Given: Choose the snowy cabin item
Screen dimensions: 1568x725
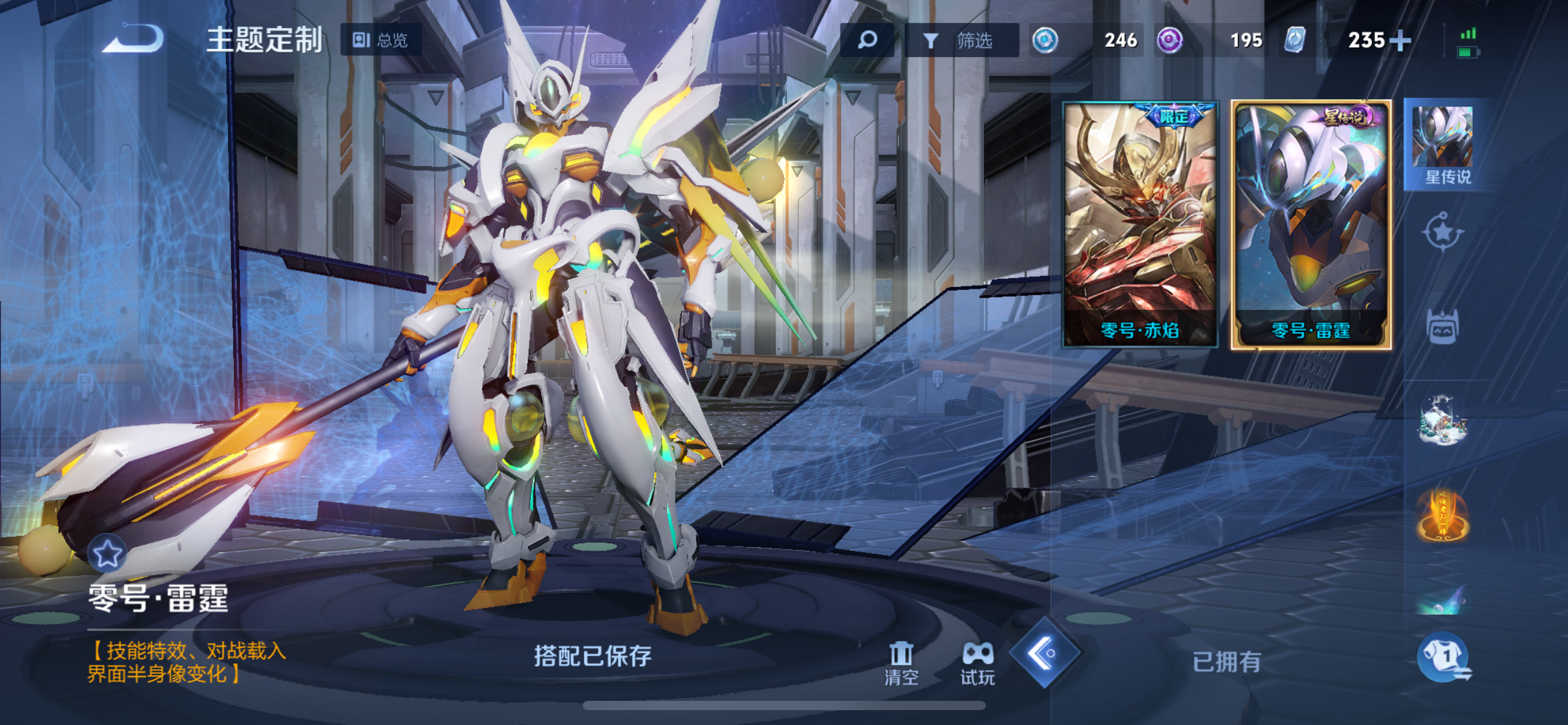Looking at the screenshot, I should [x=1443, y=421].
